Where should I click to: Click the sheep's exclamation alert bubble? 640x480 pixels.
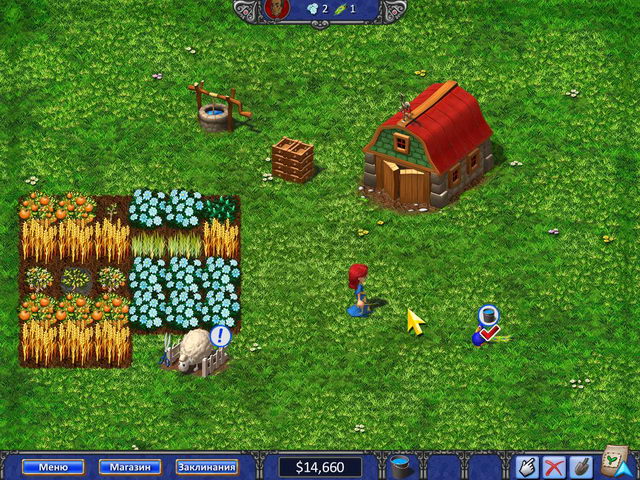pos(221,336)
